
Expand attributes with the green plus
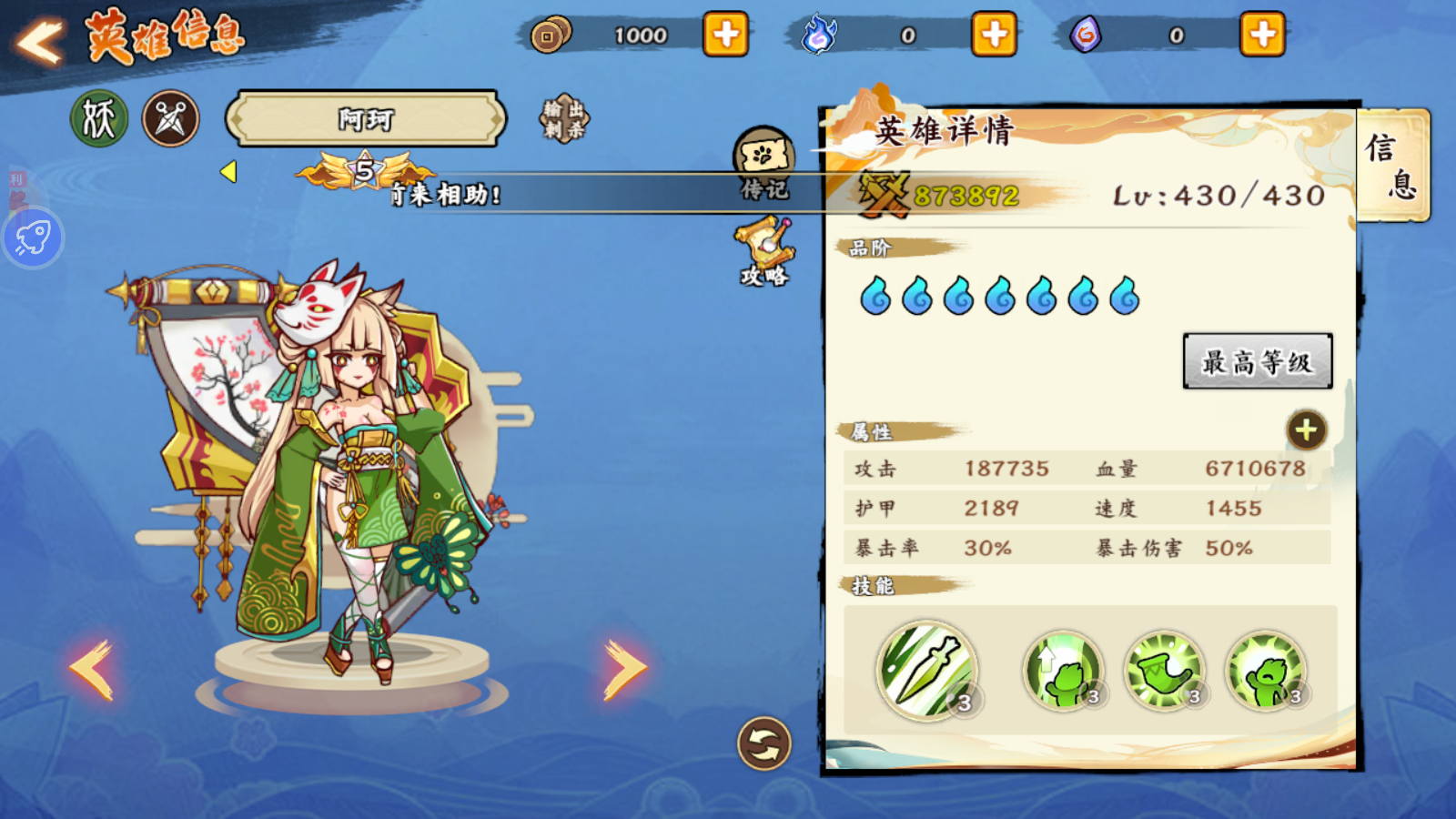click(x=1306, y=430)
